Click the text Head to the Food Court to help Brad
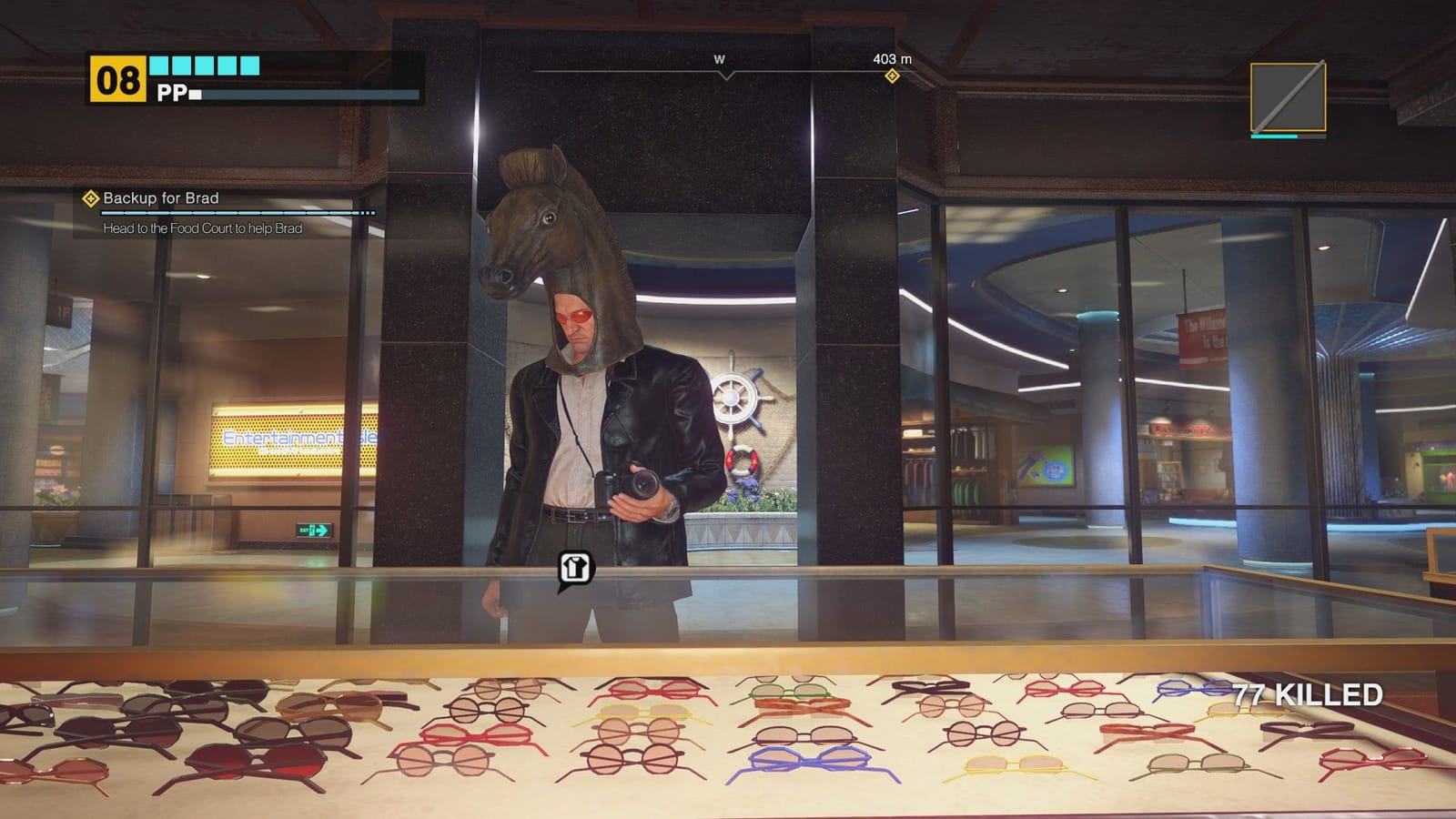1456x819 pixels. pyautogui.click(x=205, y=231)
